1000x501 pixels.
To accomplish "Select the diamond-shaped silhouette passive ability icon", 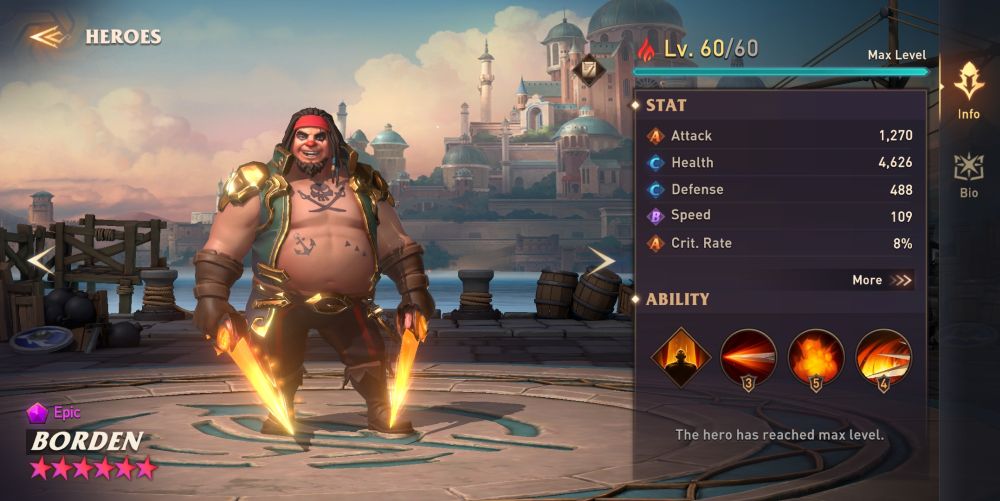I will pyautogui.click(x=681, y=357).
